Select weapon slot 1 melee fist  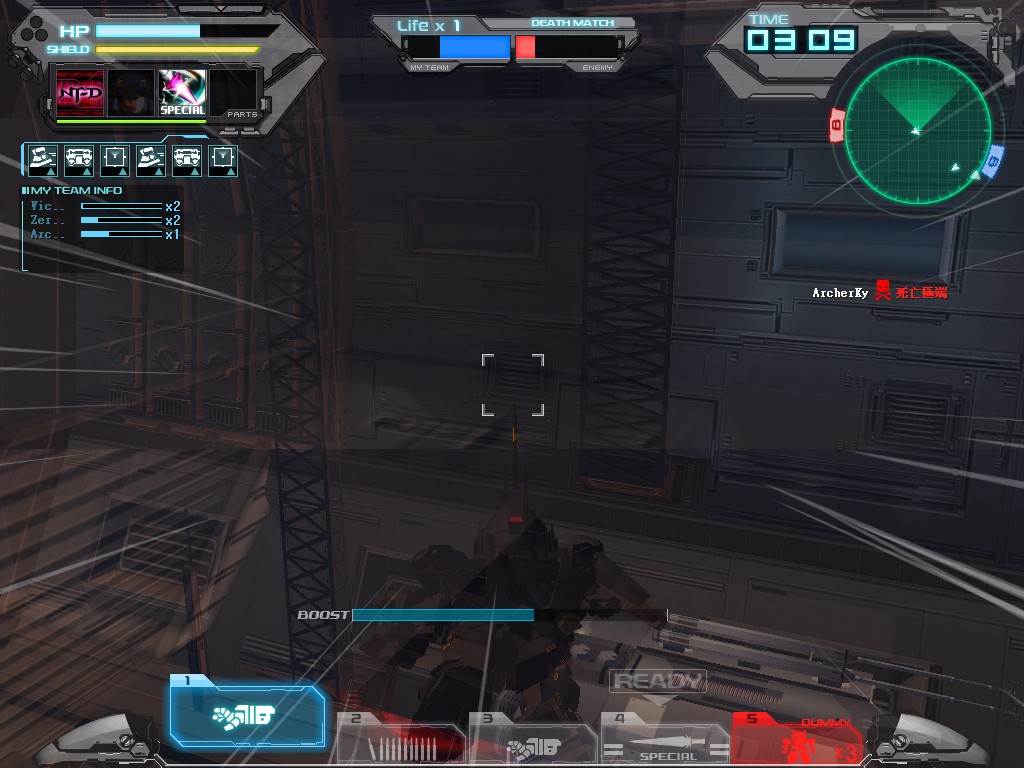pos(247,716)
